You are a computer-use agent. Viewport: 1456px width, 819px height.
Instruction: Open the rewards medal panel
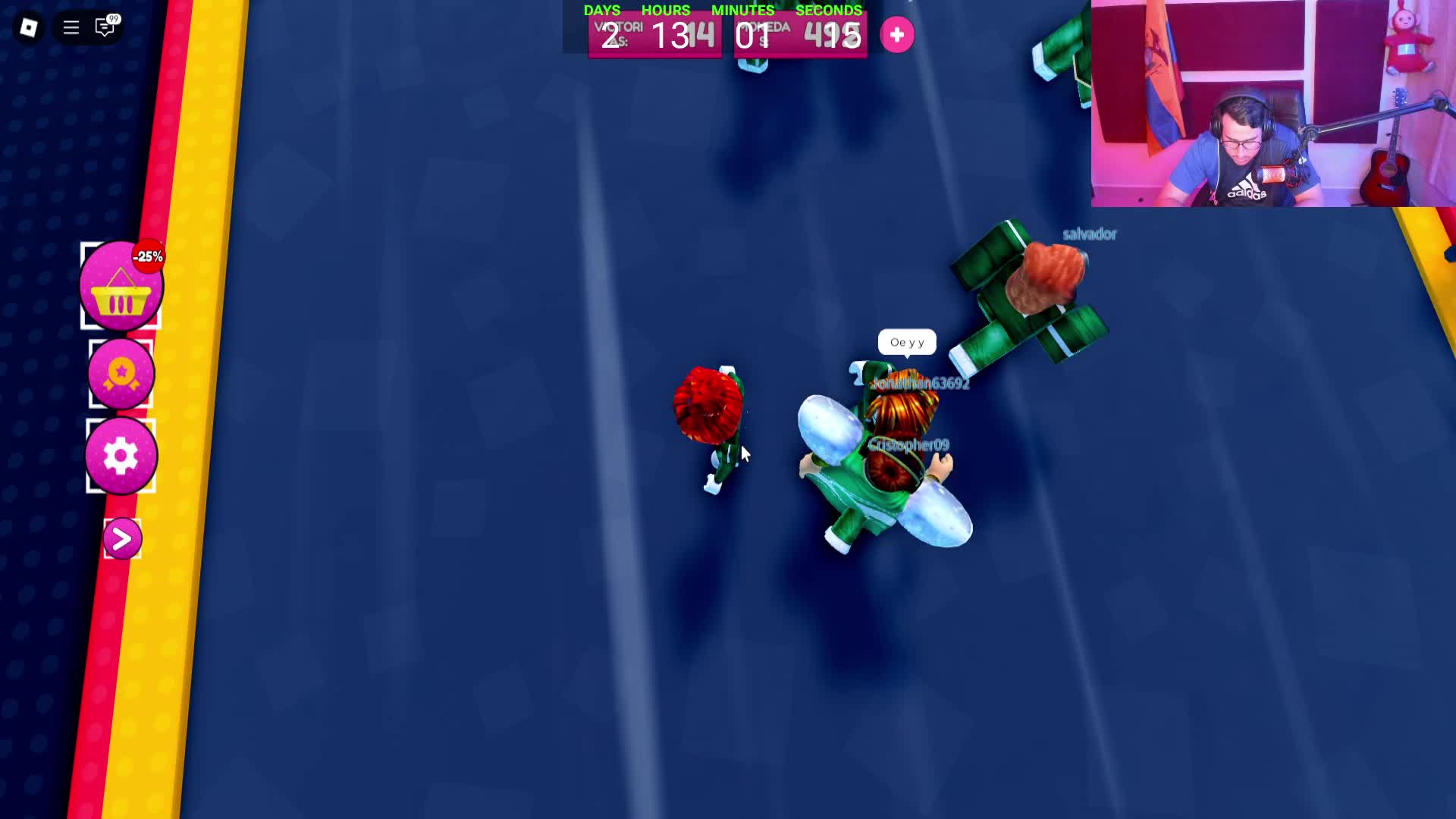tap(121, 373)
